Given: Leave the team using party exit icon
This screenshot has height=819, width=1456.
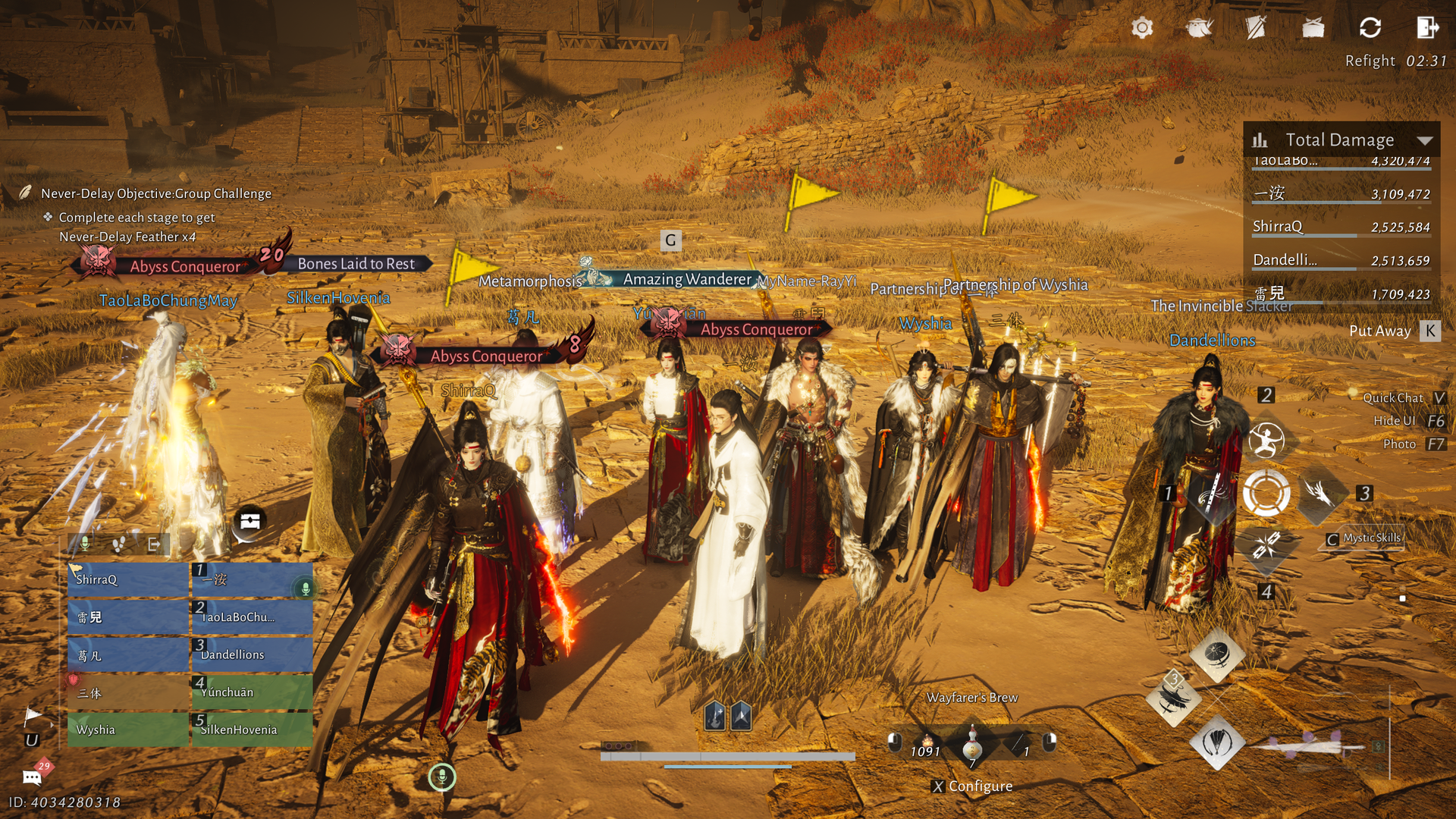Looking at the screenshot, I should click(154, 543).
